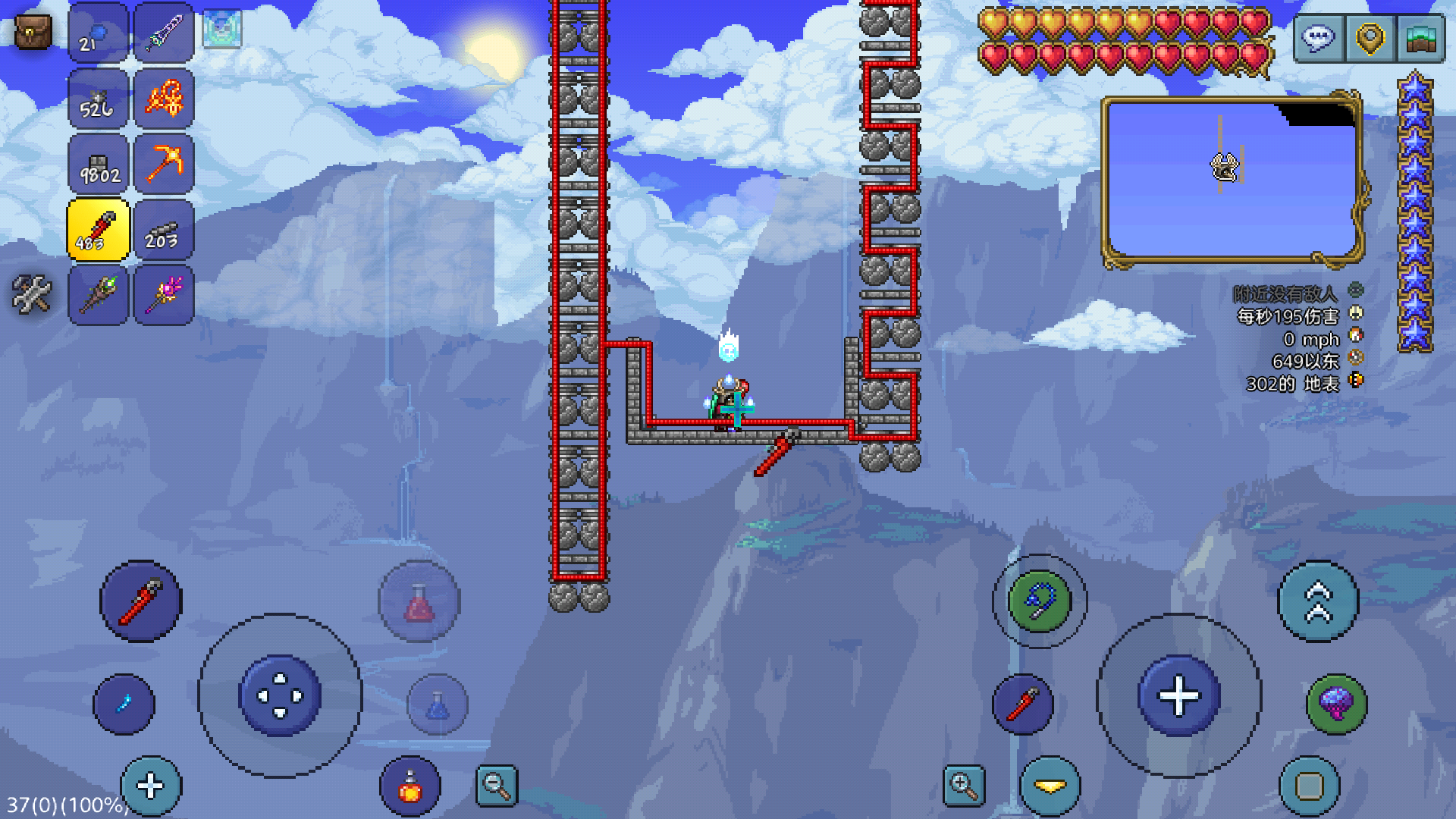
Task: Select the sword hotbar slot
Action: [x=164, y=33]
